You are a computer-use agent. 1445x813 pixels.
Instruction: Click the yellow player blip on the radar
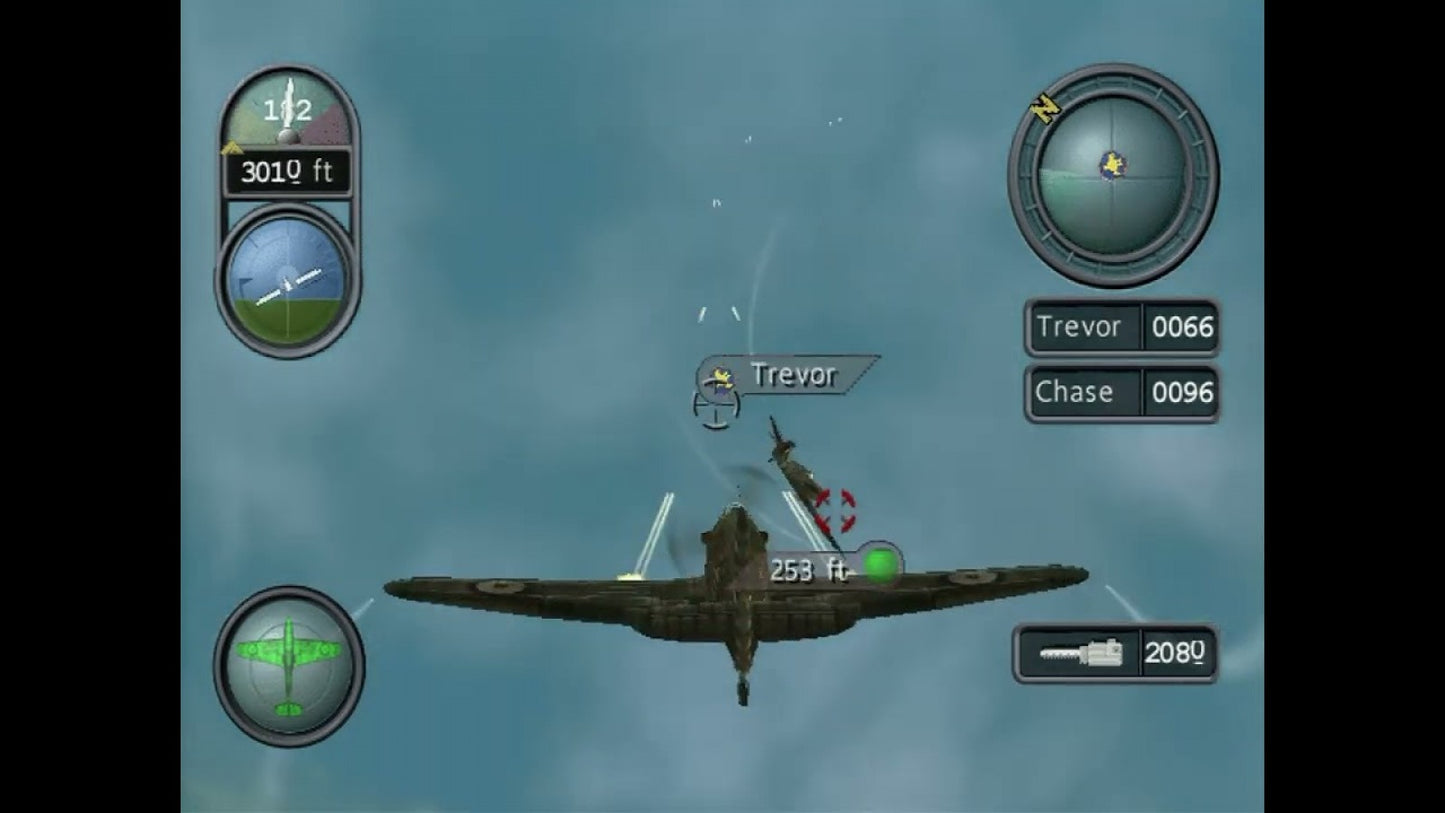pyautogui.click(x=1112, y=162)
